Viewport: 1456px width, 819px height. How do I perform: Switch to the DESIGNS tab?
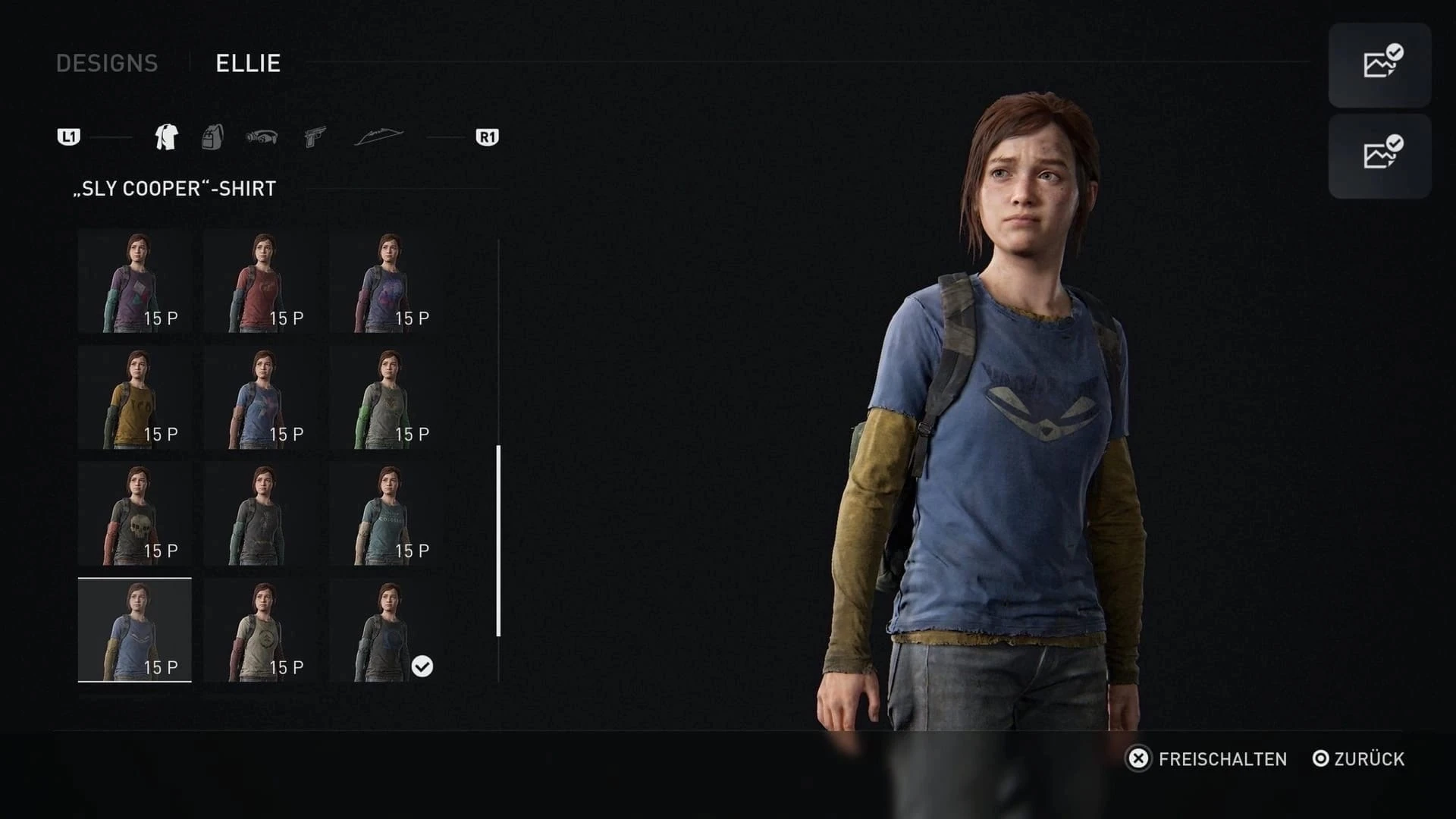[107, 64]
